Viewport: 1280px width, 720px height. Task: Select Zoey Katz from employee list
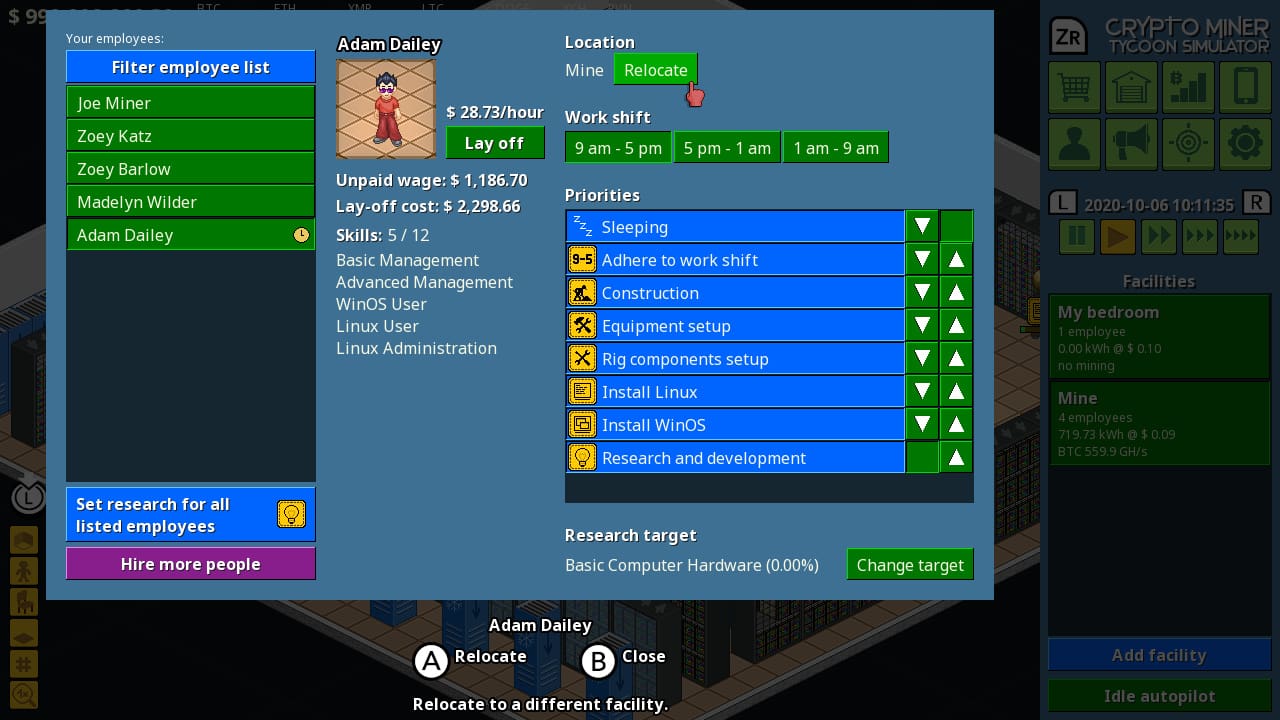pos(191,136)
